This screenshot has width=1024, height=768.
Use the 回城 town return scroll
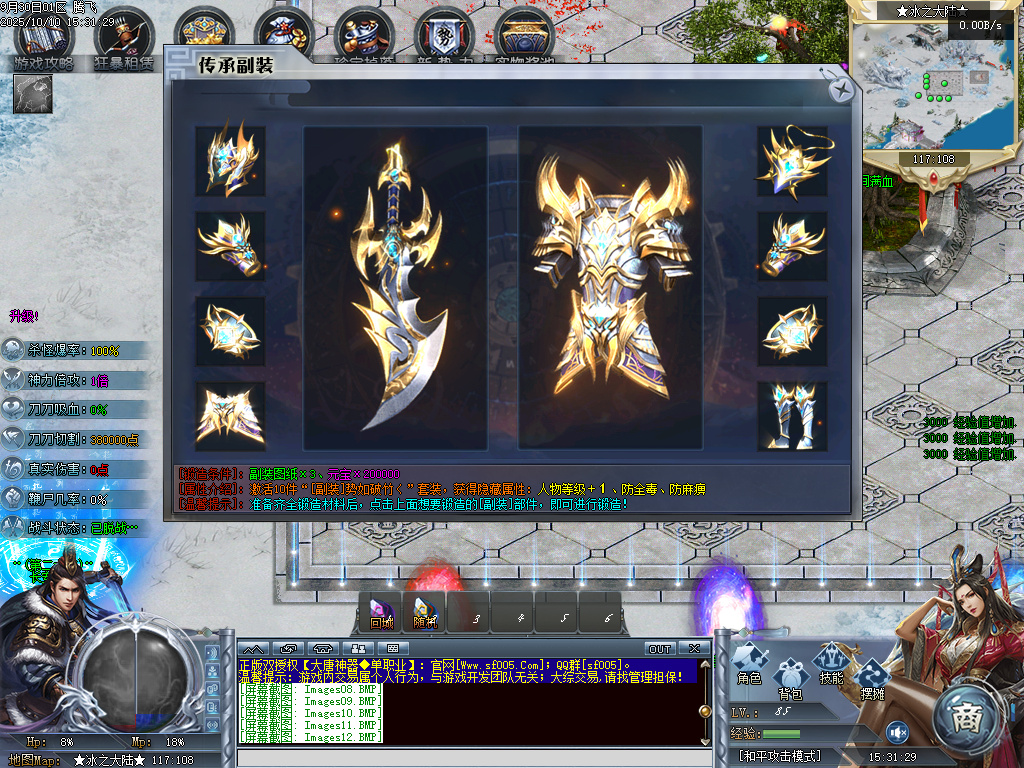(x=381, y=611)
